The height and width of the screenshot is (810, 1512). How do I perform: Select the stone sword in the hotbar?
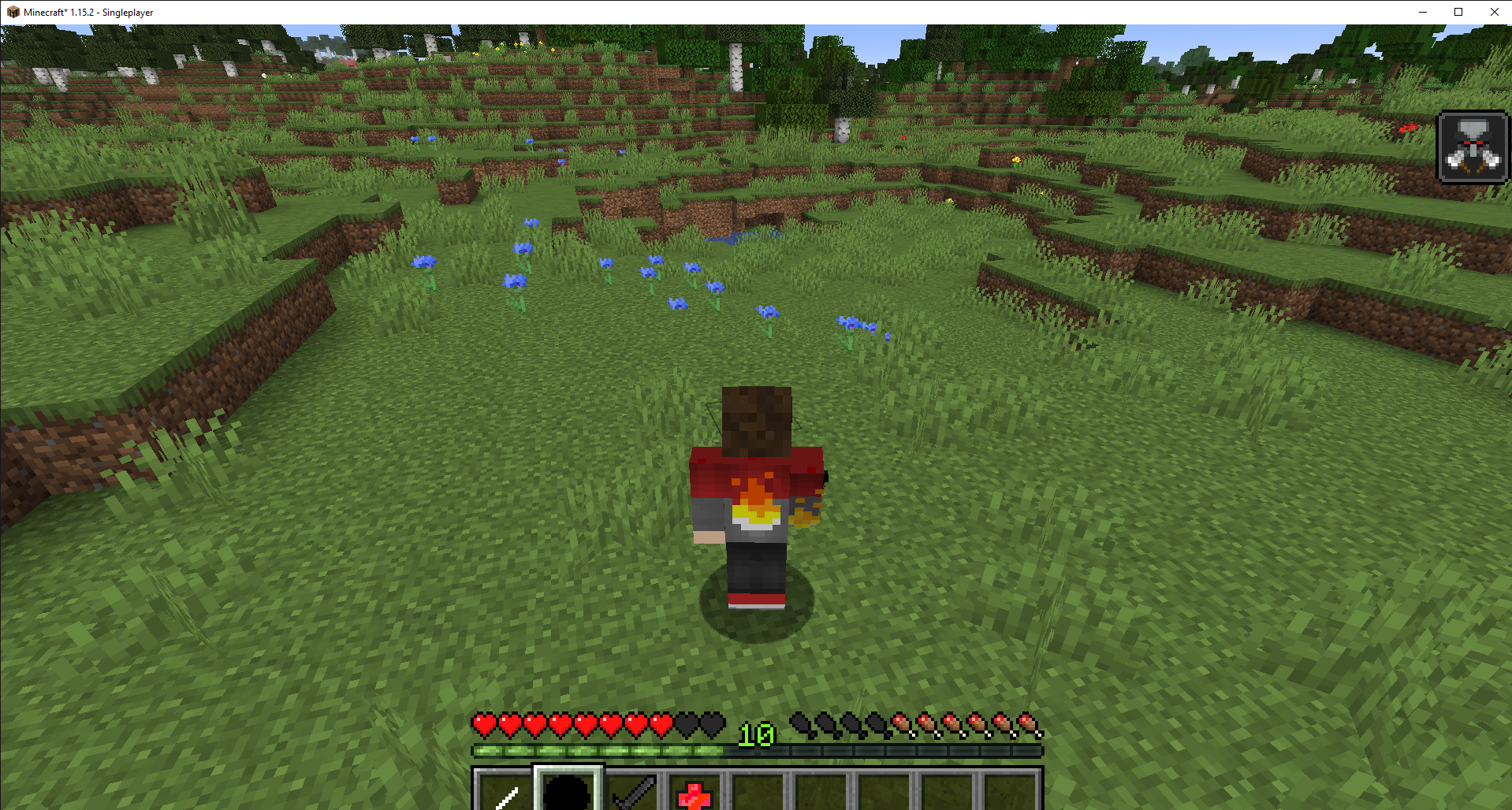click(631, 792)
